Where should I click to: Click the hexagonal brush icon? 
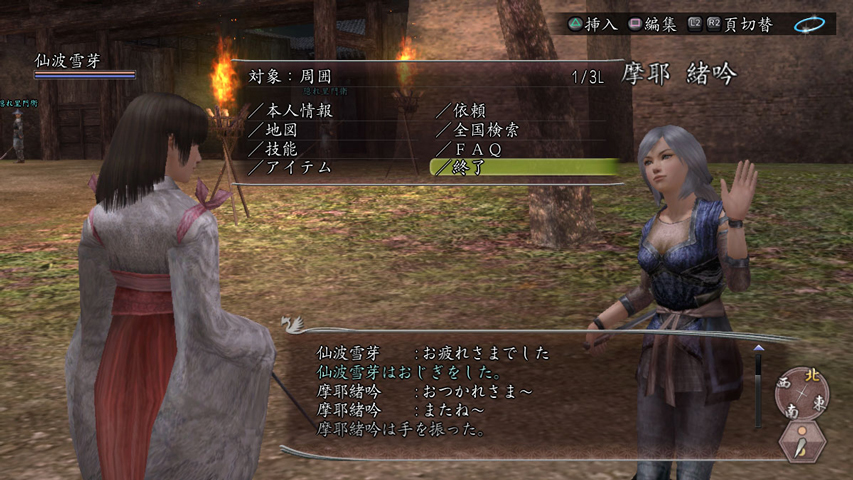point(802,442)
